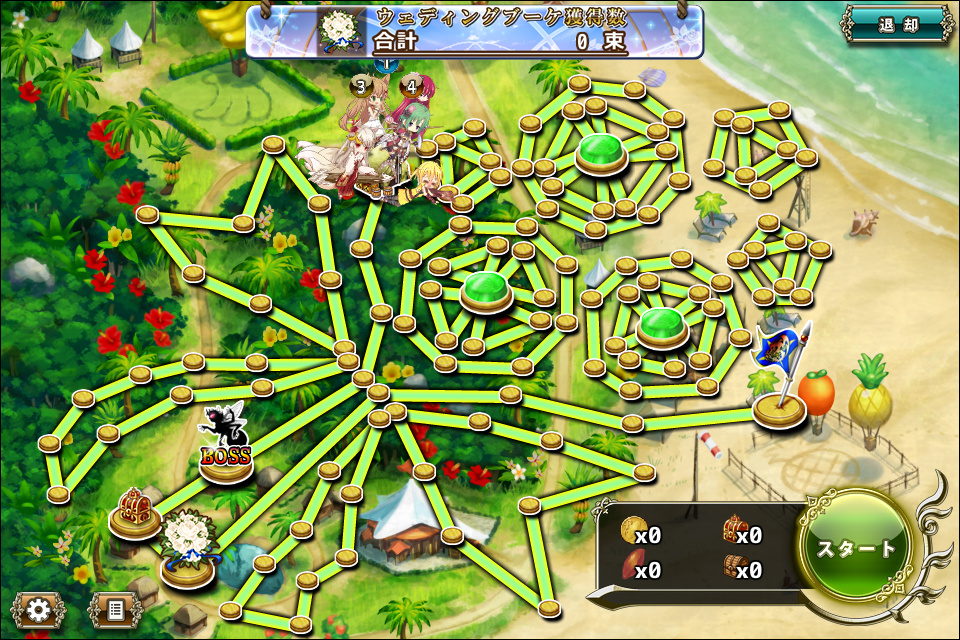The height and width of the screenshot is (640, 960).
Task: Tap the 退却 retreat button
Action: [898, 25]
